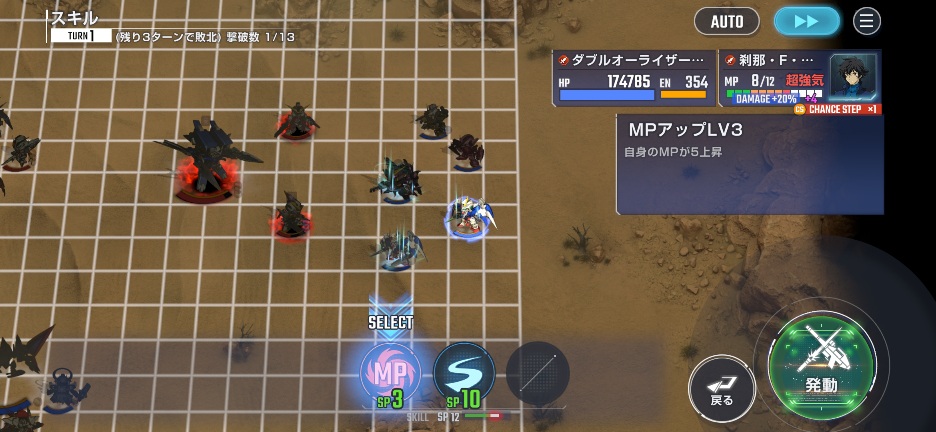
Task: Activate the fast-forward speed button
Action: 807,21
